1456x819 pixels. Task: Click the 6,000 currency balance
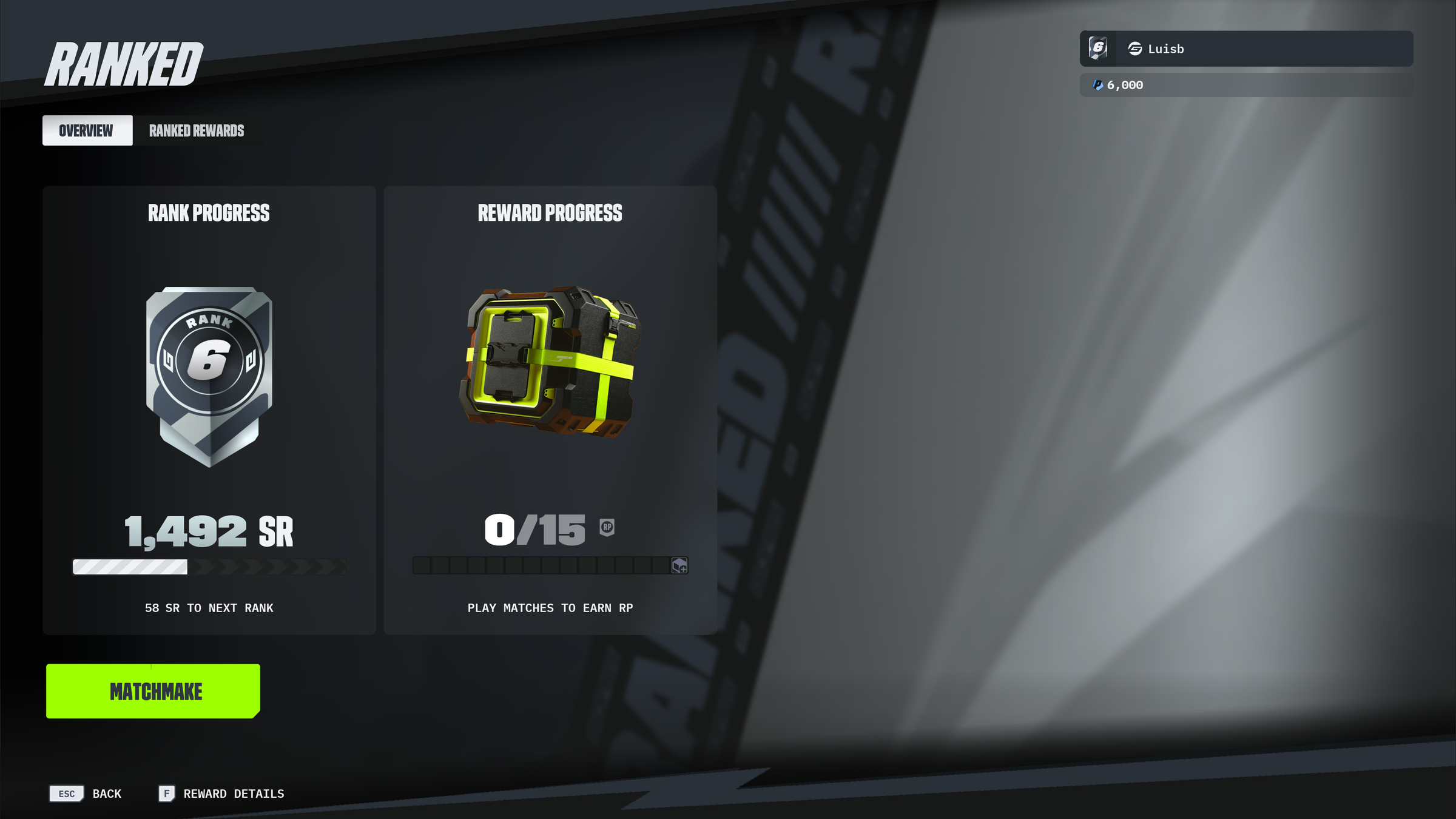click(1124, 86)
